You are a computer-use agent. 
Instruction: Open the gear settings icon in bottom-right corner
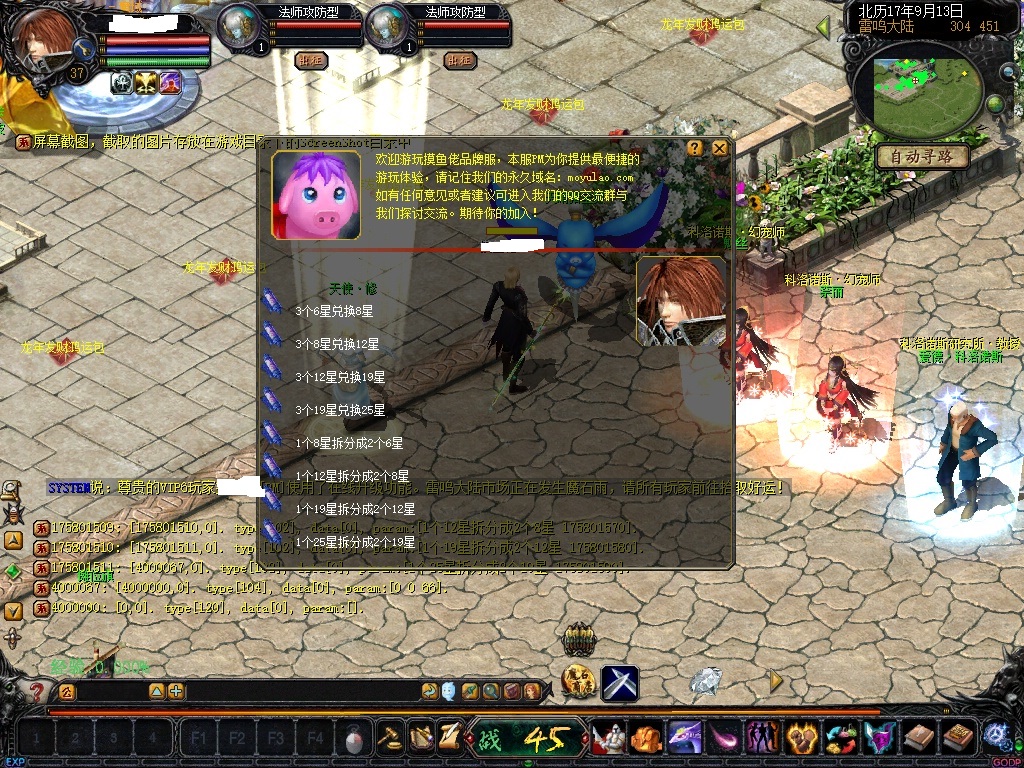996,736
